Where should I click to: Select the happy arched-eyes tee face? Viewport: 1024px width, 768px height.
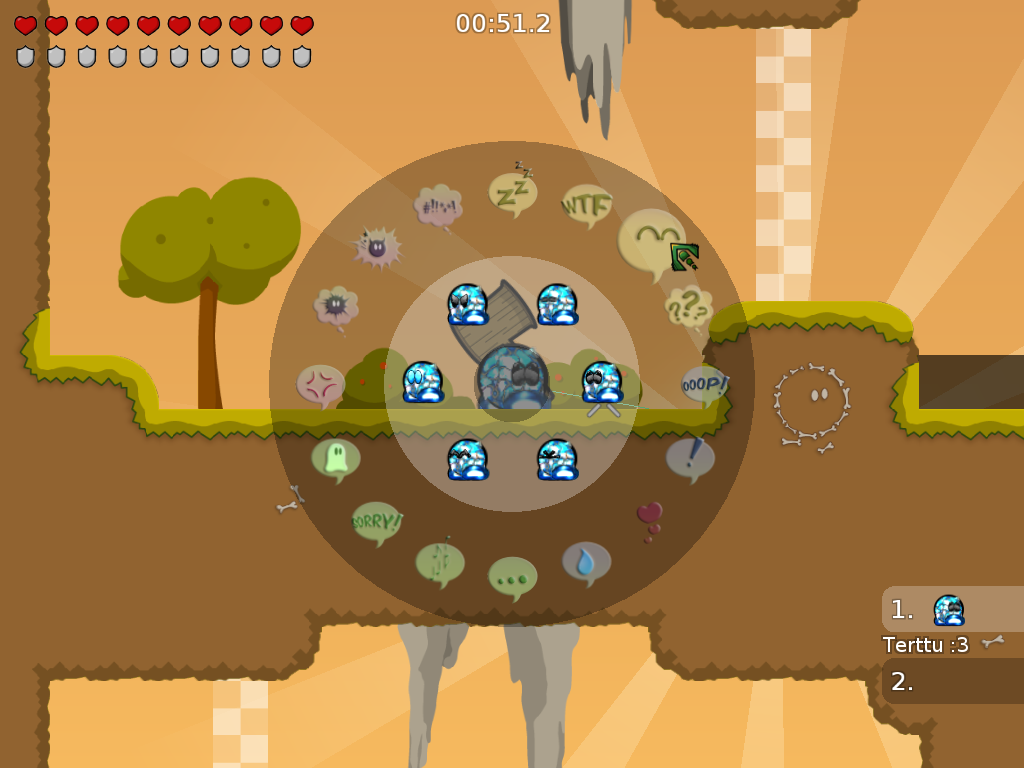click(x=467, y=459)
